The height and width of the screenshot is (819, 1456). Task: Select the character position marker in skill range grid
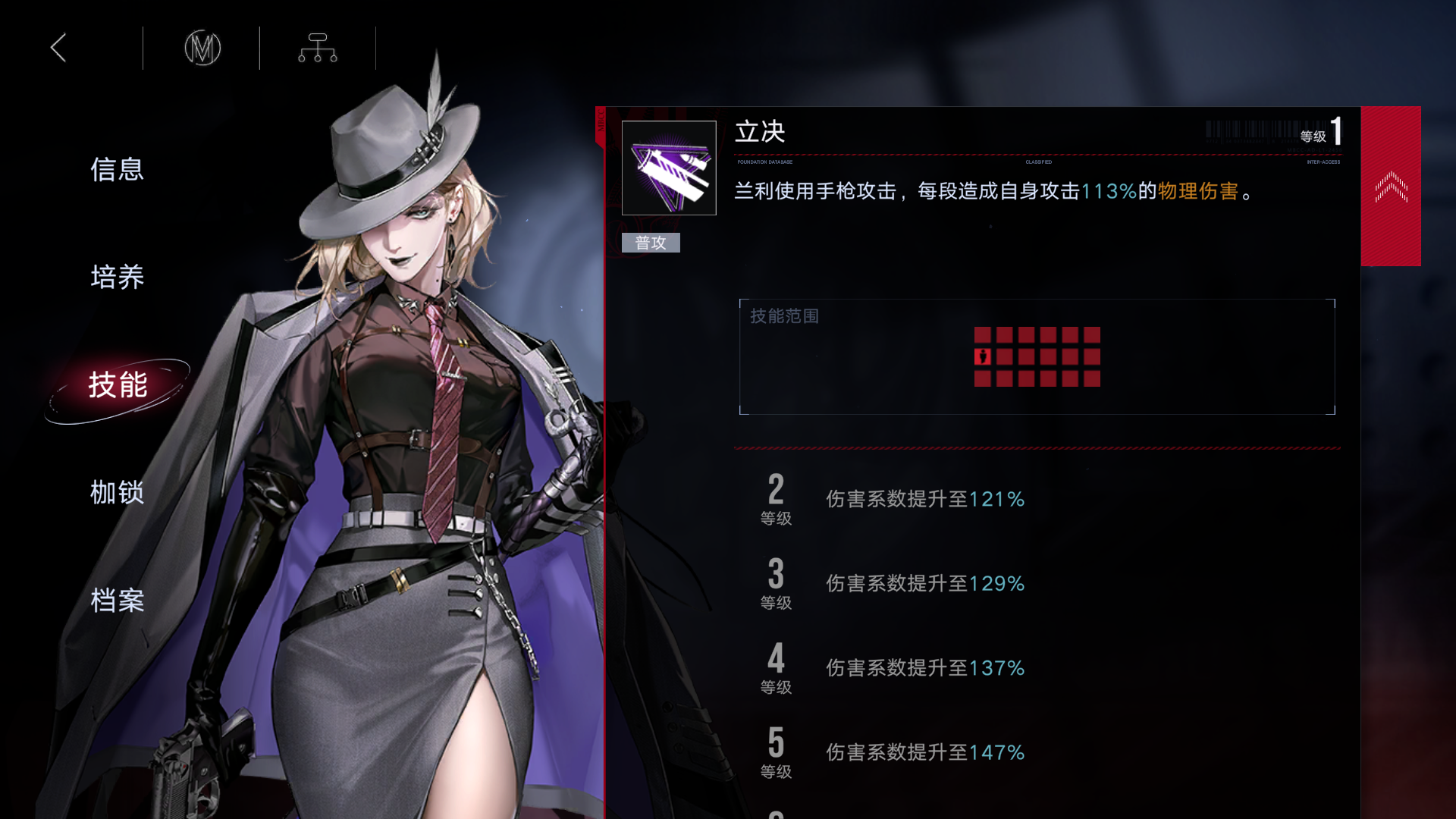(982, 356)
